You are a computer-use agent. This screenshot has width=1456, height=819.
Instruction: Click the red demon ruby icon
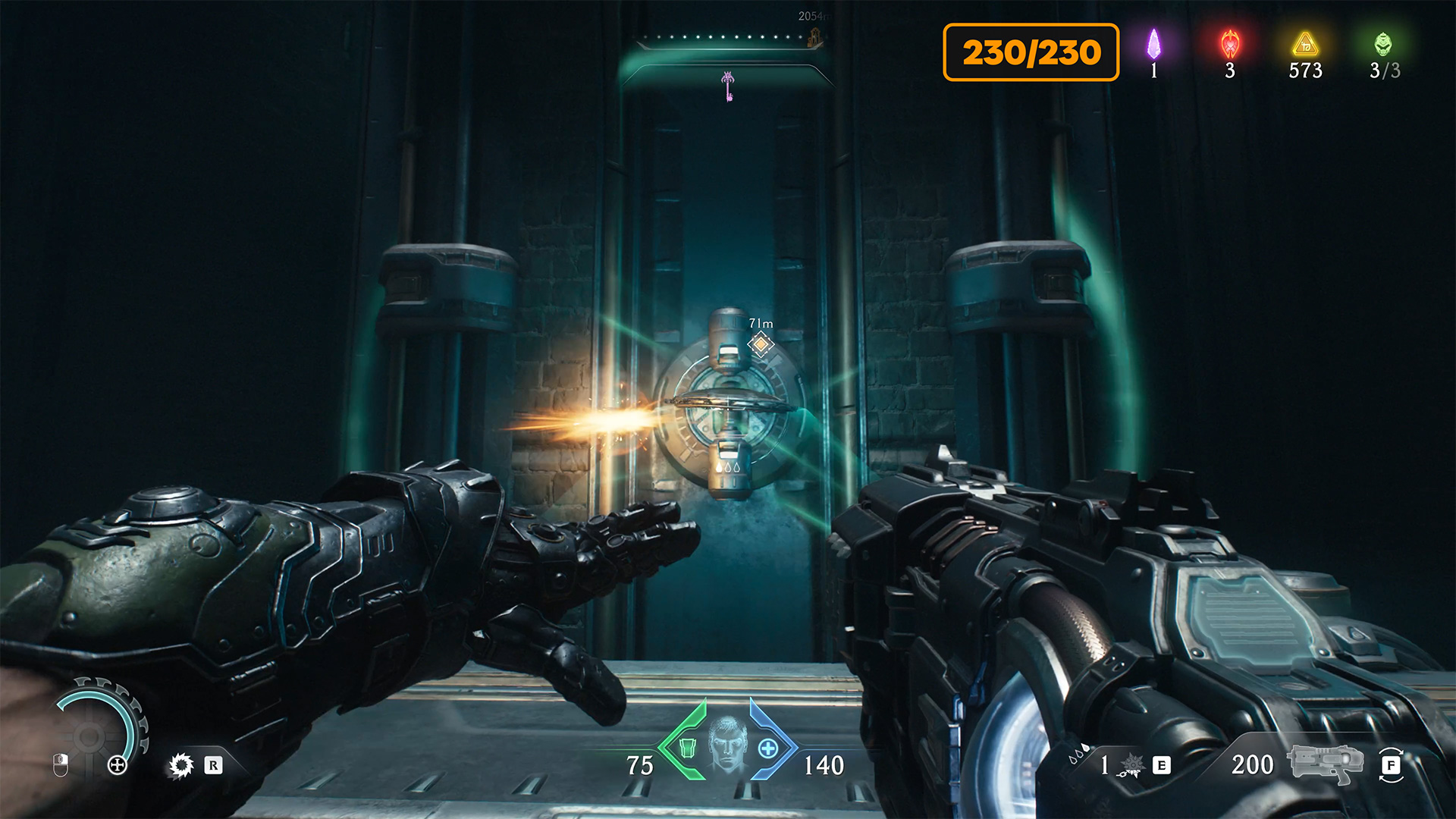point(1230,44)
